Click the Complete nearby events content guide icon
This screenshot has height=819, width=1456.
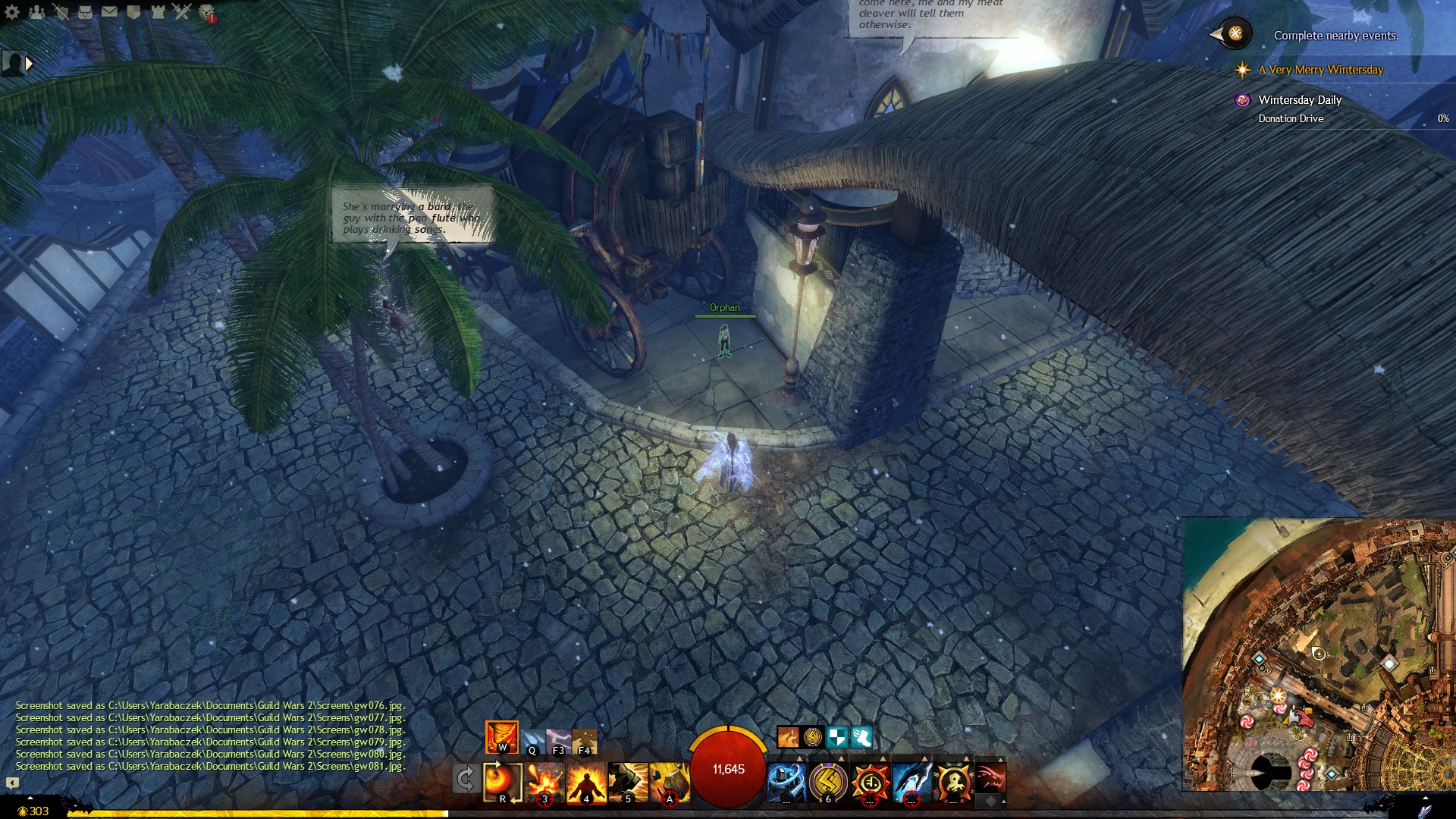pos(1235,34)
